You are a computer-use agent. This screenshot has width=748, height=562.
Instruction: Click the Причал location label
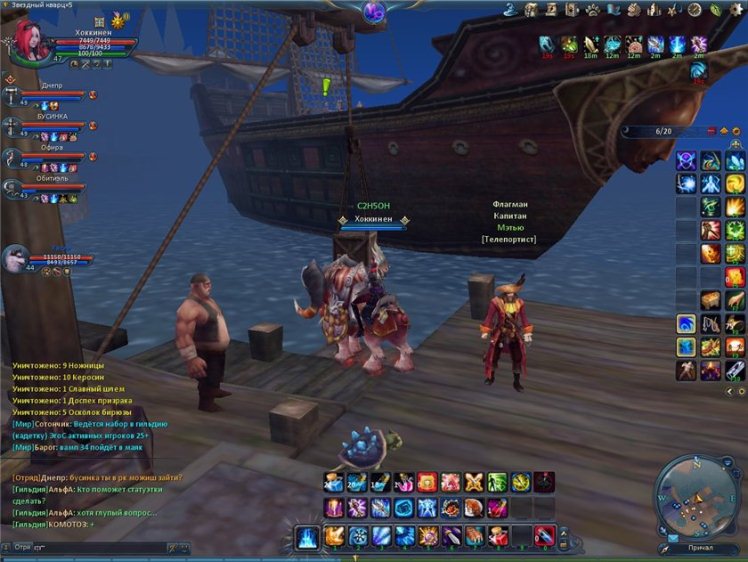[701, 549]
